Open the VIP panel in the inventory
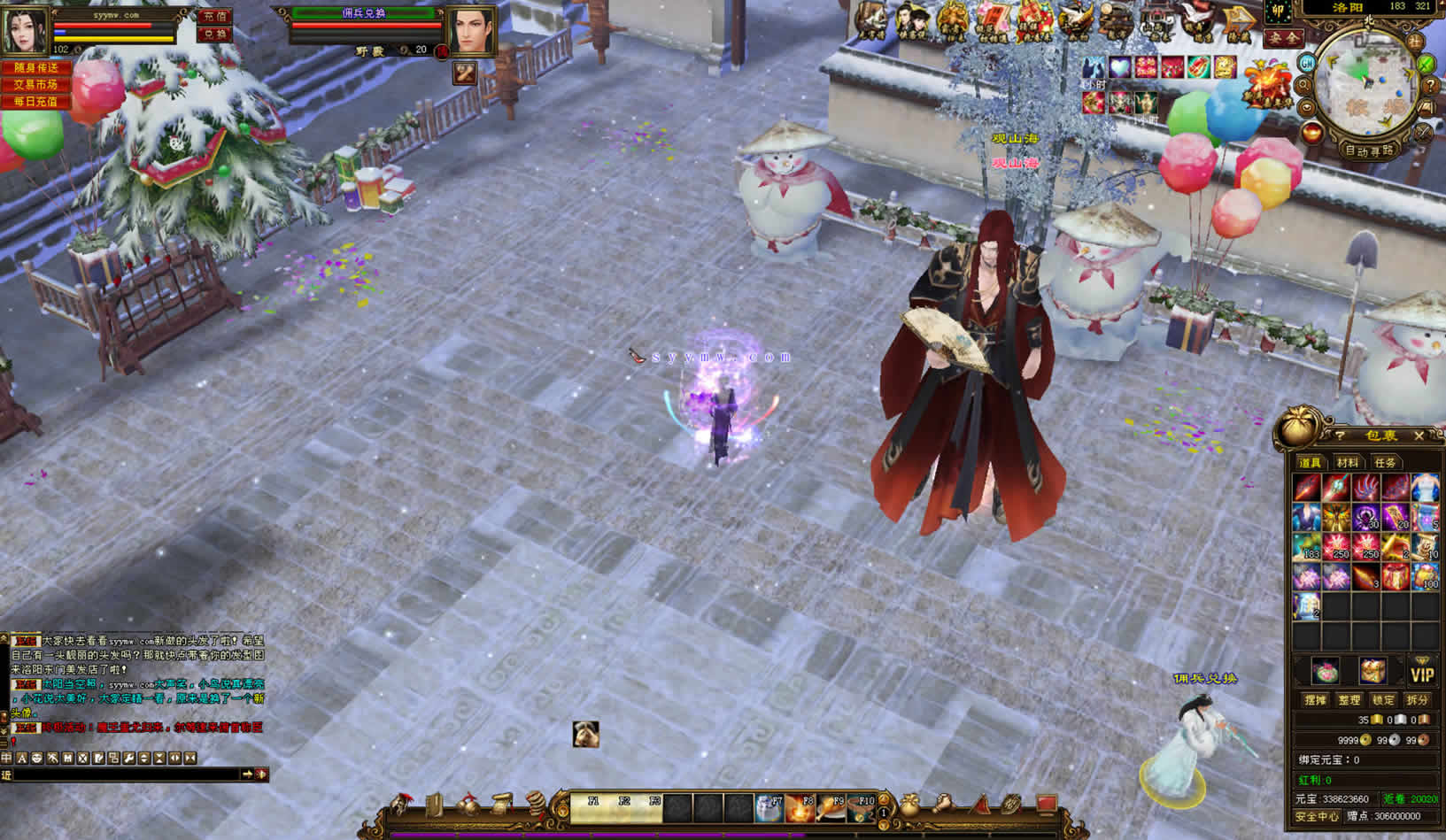 1422,673
